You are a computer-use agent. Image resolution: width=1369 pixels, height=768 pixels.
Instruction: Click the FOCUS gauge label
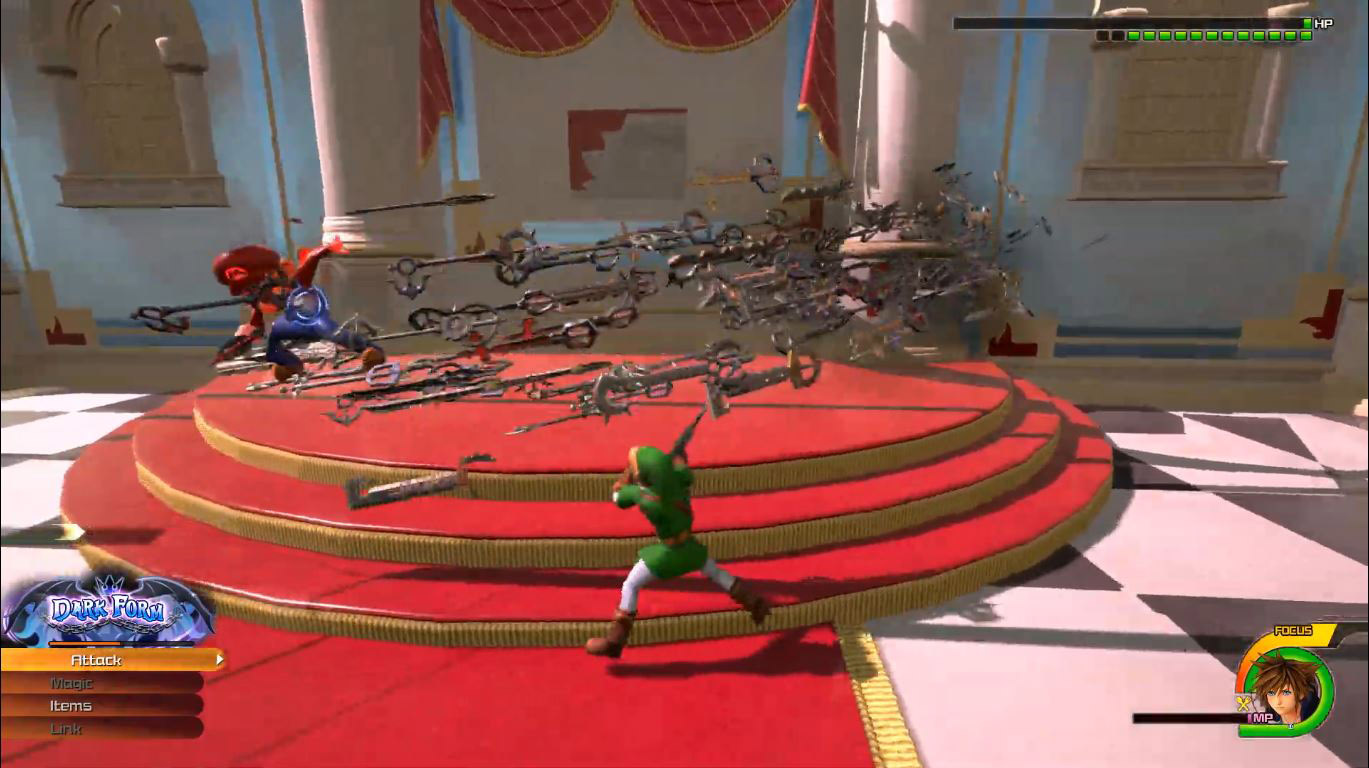point(1294,630)
